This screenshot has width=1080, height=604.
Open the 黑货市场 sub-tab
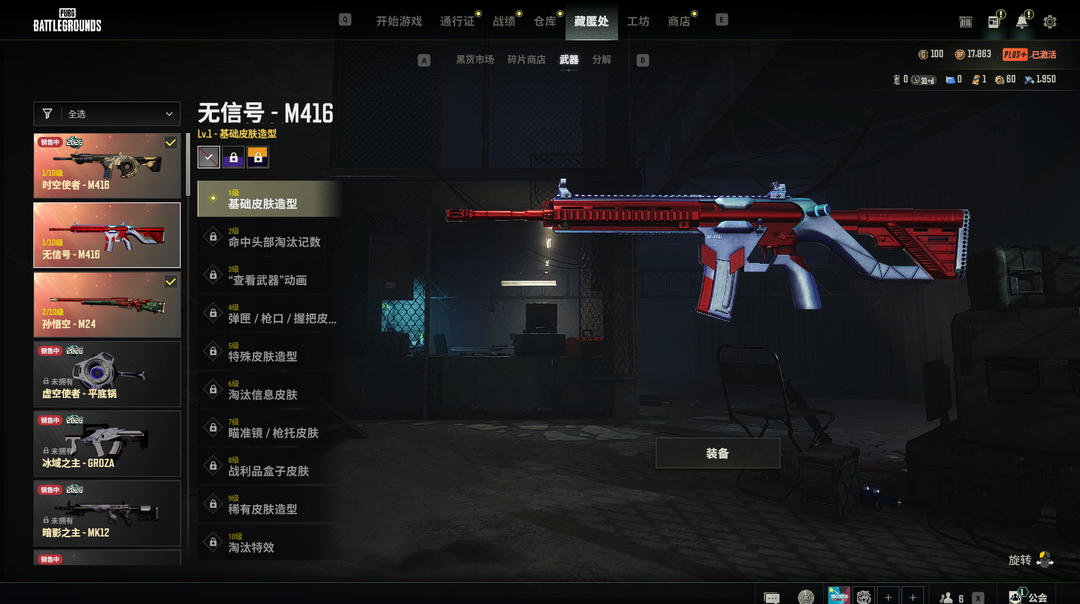pyautogui.click(x=475, y=60)
